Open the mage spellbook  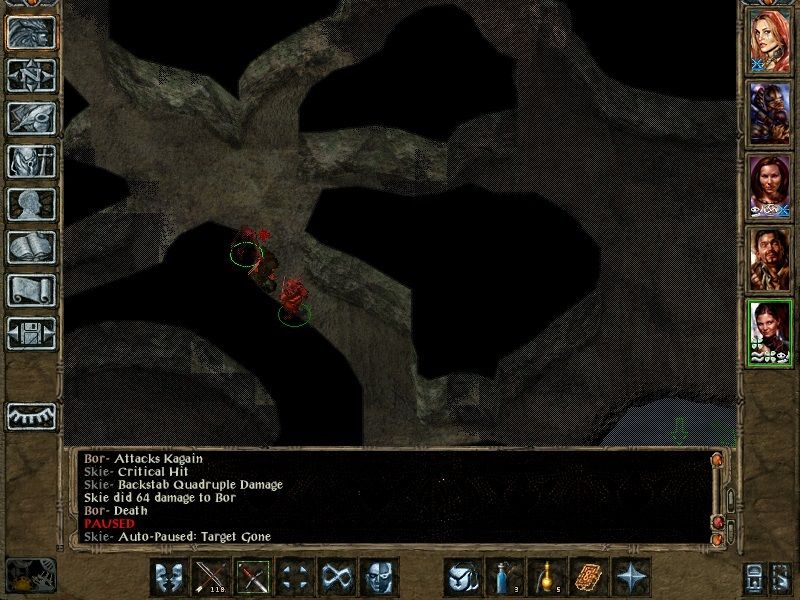click(x=31, y=247)
